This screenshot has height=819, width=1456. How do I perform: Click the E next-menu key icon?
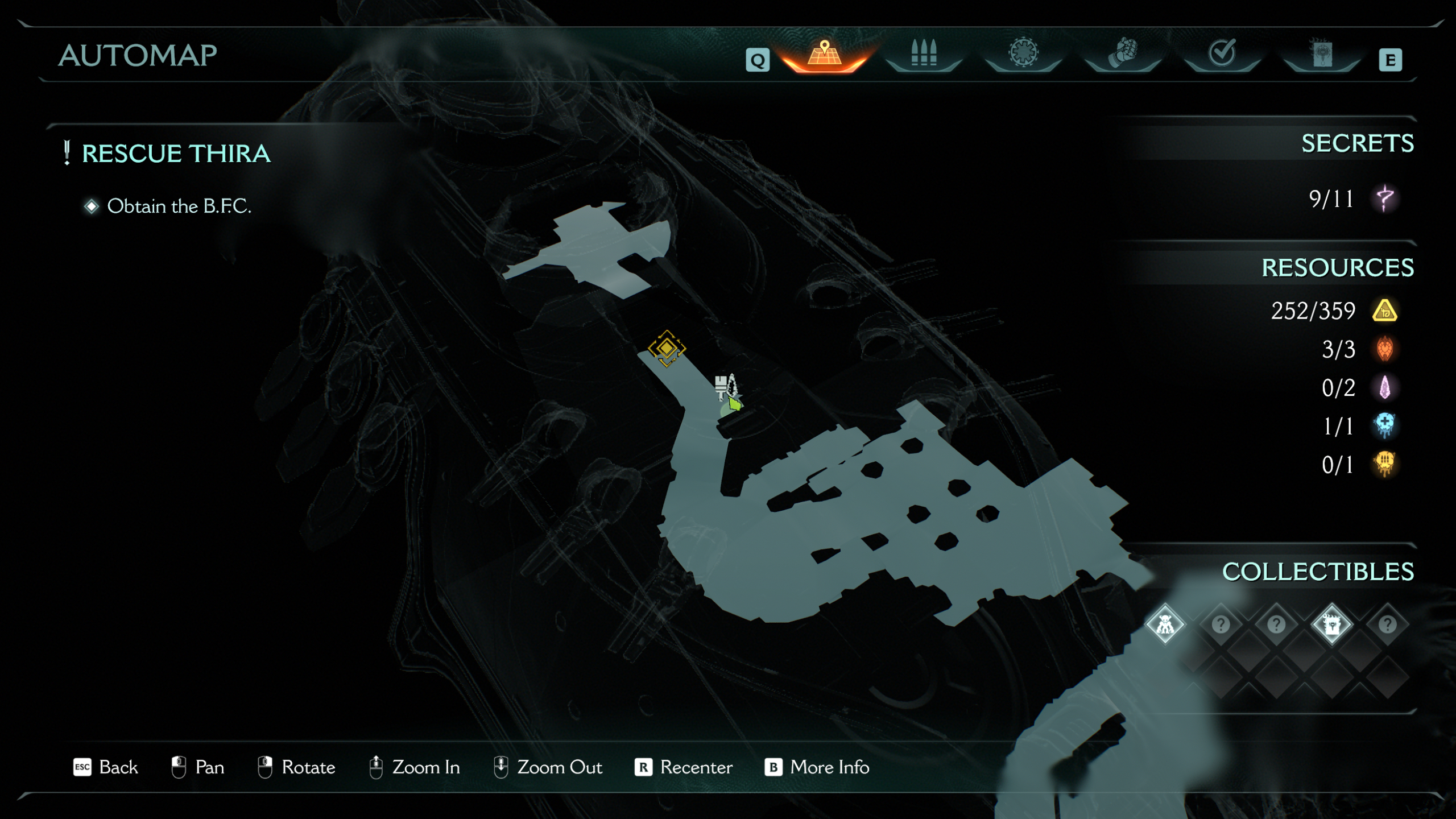point(1391,59)
